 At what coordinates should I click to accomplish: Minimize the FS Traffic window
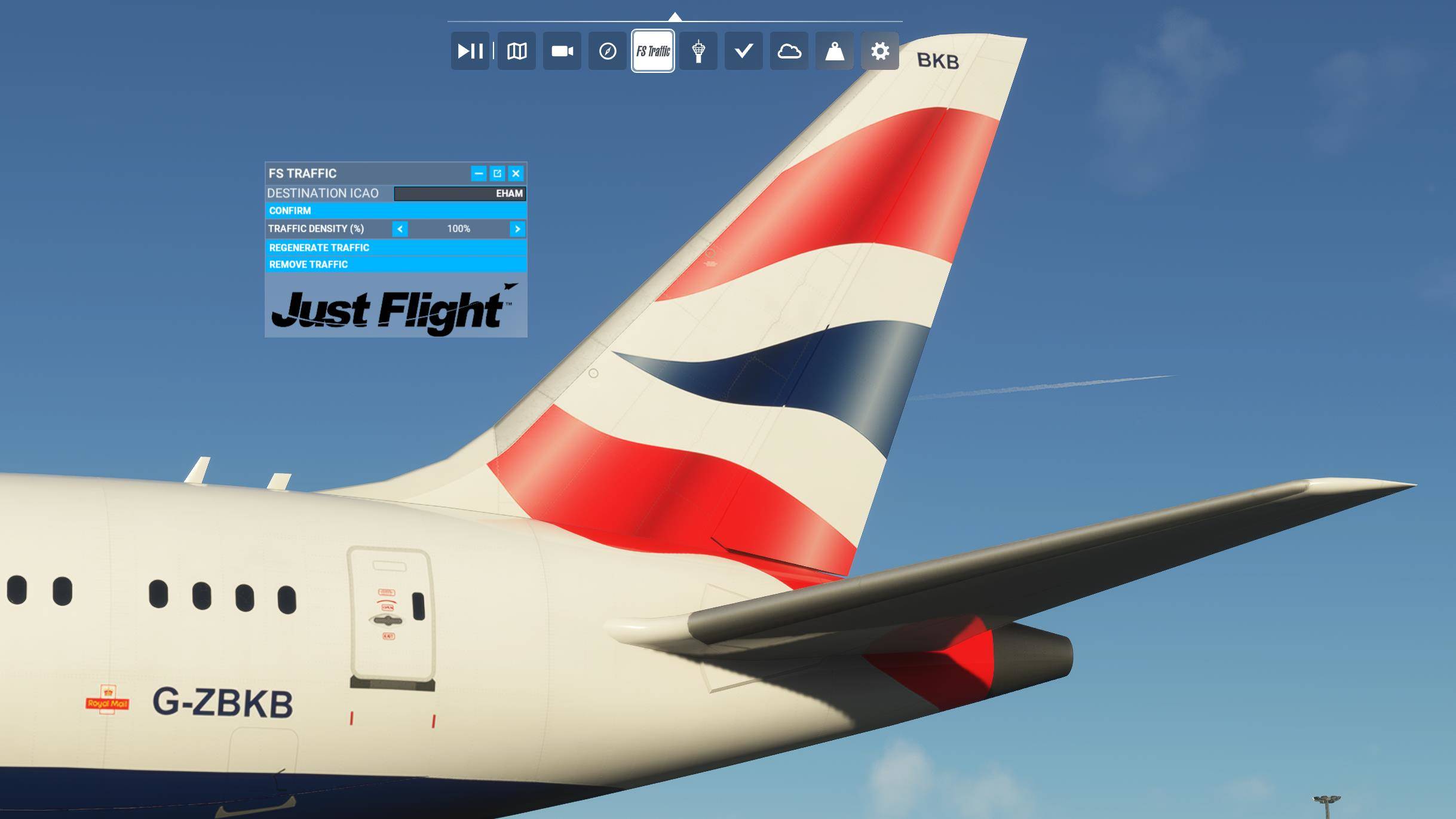tap(479, 173)
